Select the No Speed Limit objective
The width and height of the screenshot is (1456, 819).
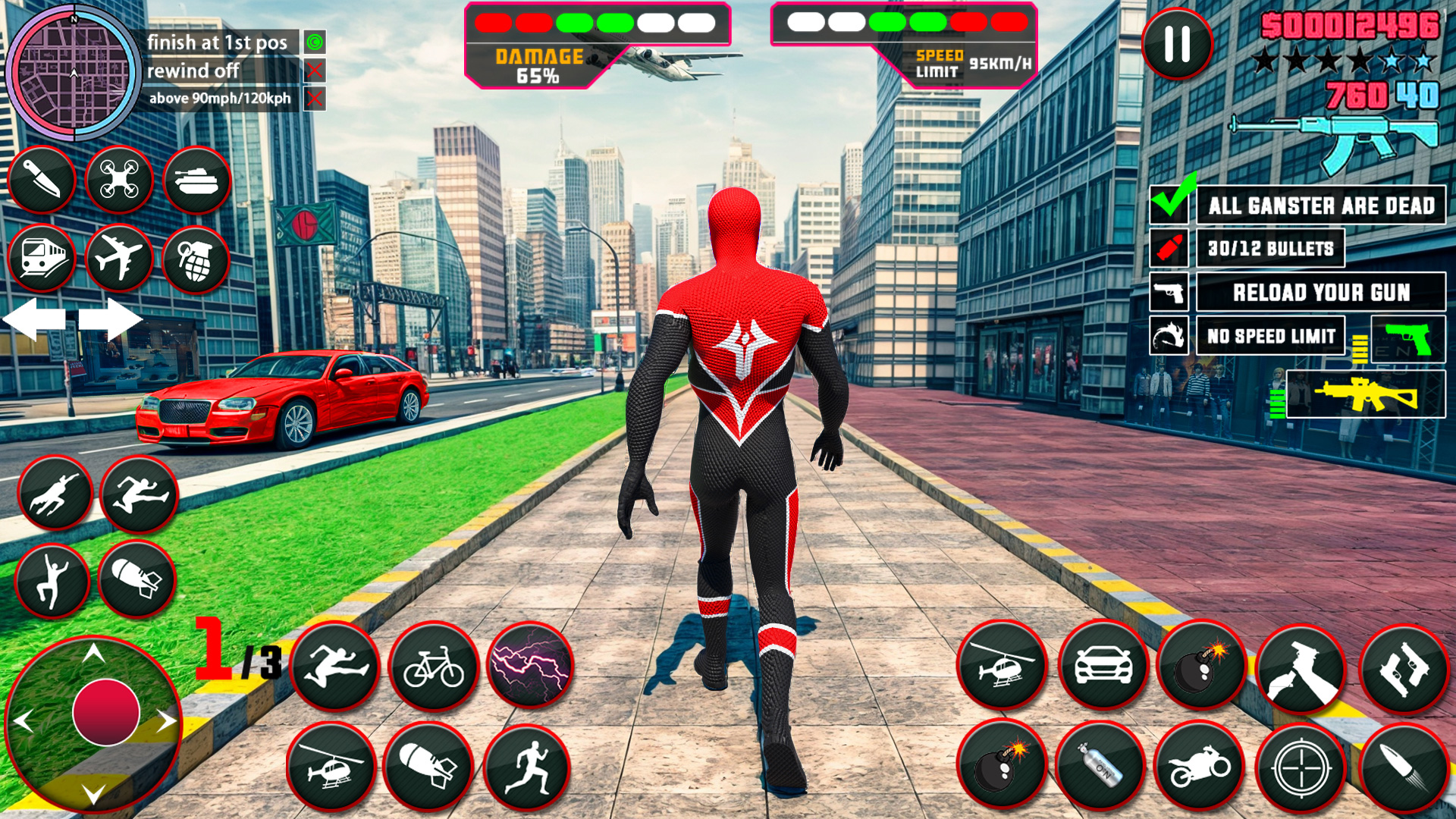tap(1271, 336)
